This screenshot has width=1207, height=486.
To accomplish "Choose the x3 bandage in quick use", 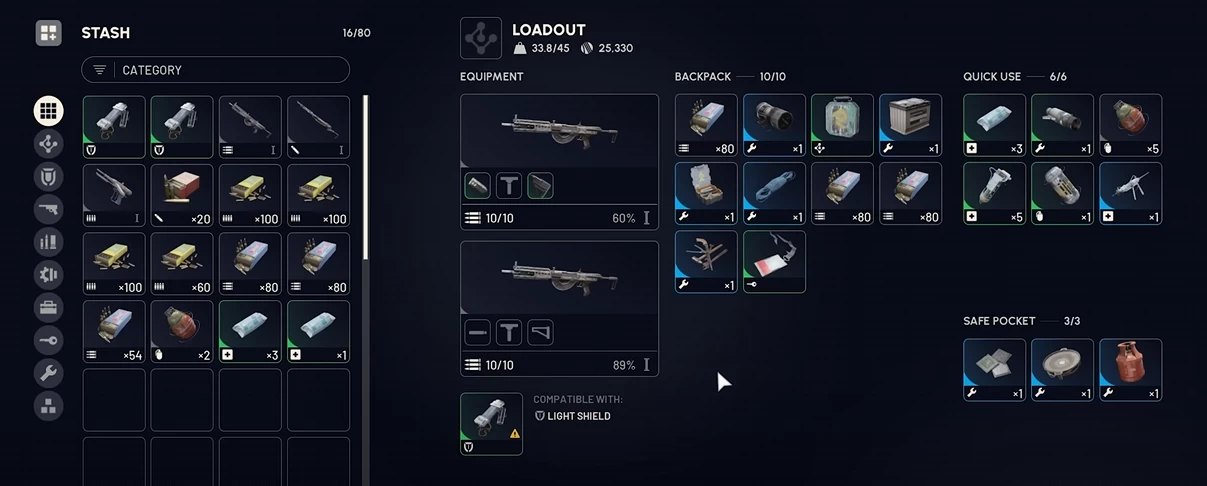I will tap(994, 125).
